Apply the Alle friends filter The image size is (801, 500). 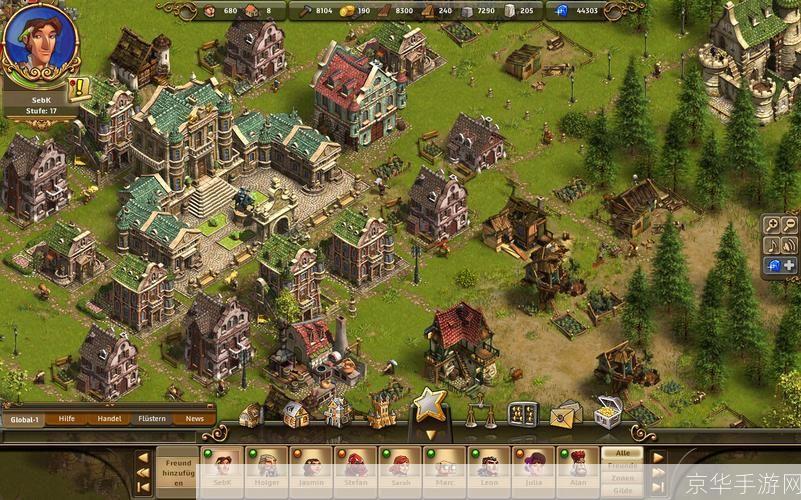tap(621, 453)
